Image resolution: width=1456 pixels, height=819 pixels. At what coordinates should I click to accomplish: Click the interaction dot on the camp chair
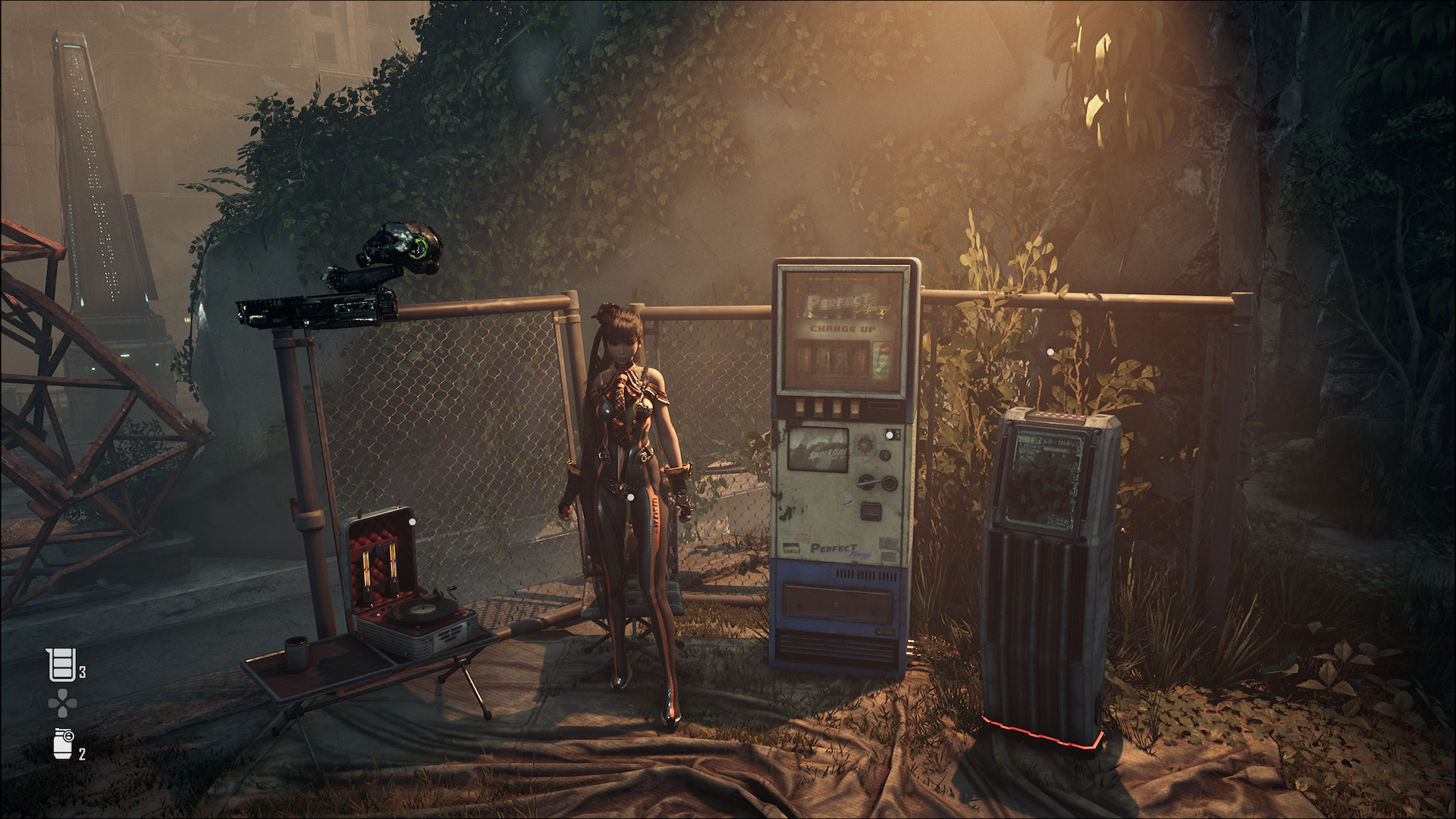tap(630, 497)
